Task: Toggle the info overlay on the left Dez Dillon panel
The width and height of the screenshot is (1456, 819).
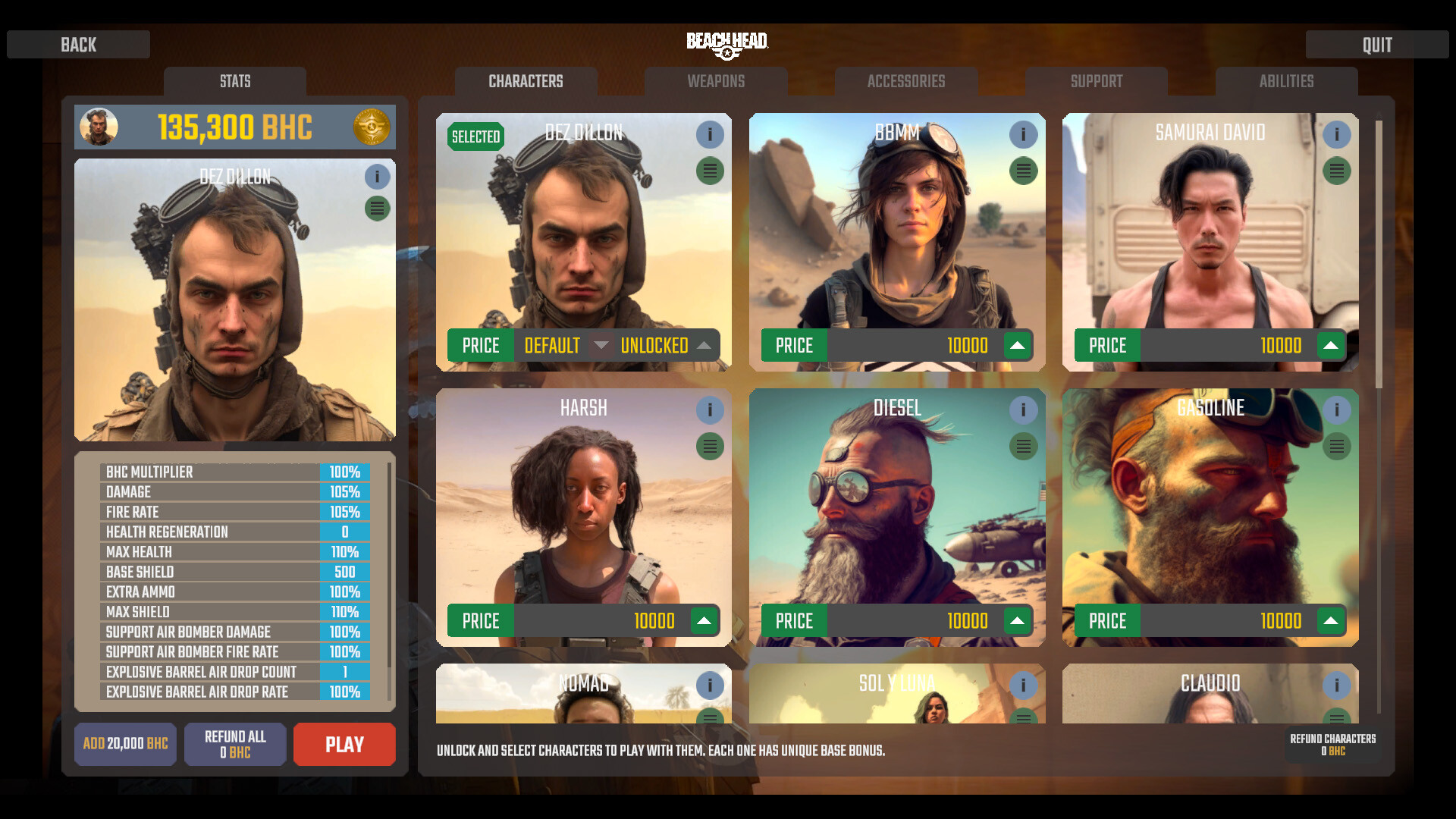Action: tap(377, 177)
